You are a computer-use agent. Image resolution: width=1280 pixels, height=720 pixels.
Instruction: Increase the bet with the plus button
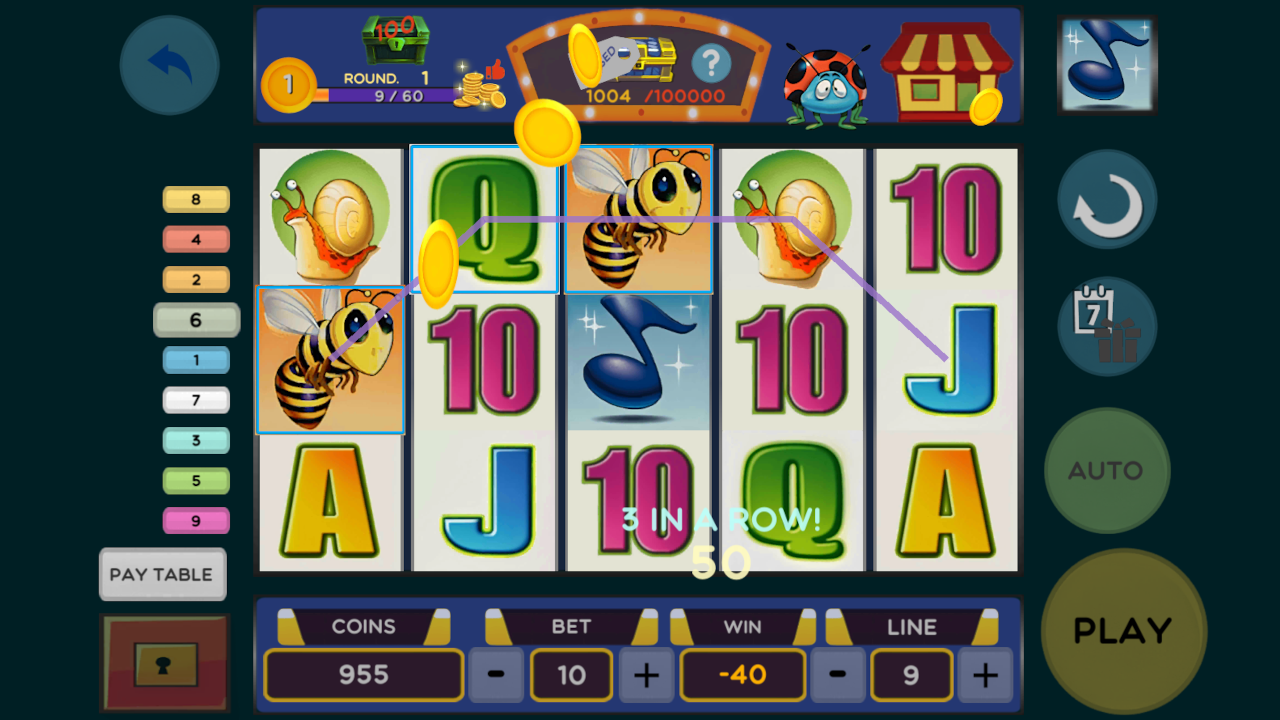(646, 675)
